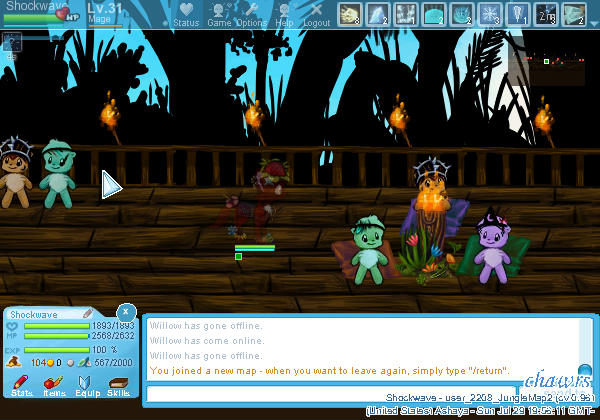
Task: Click the pencil edit icon beside Shockwave name
Action: pos(88,314)
